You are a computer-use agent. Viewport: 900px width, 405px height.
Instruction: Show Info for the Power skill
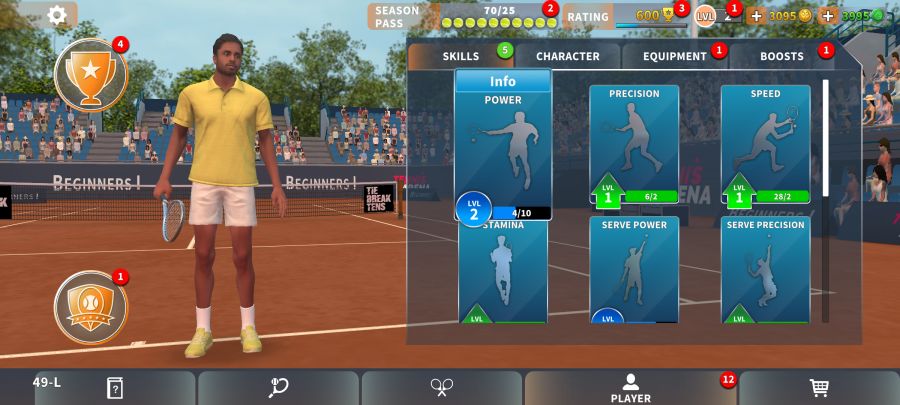point(503,81)
